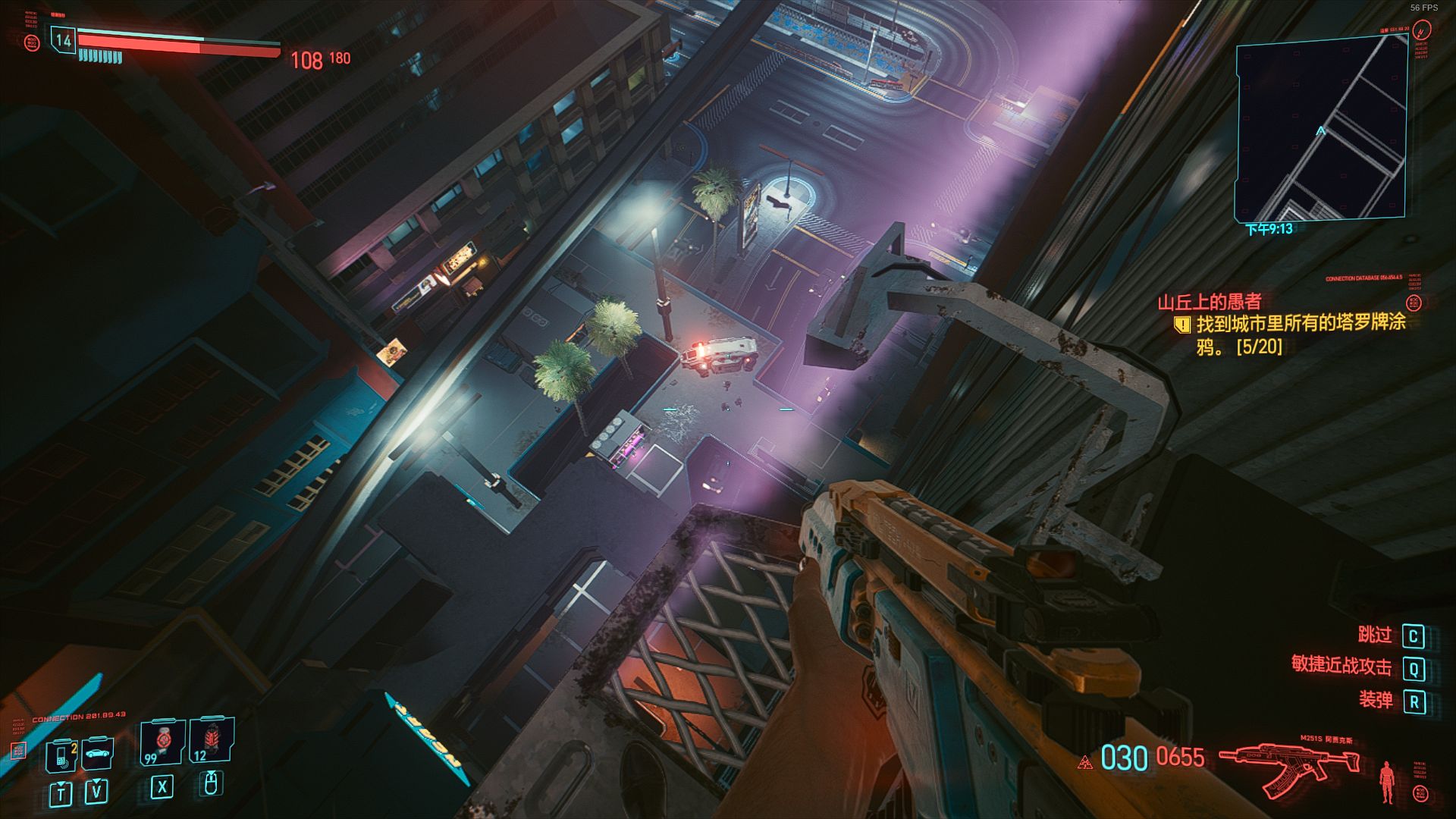Screen dimensions: 1456x819
Task: Open the phone with two unread messages
Action: [61, 756]
